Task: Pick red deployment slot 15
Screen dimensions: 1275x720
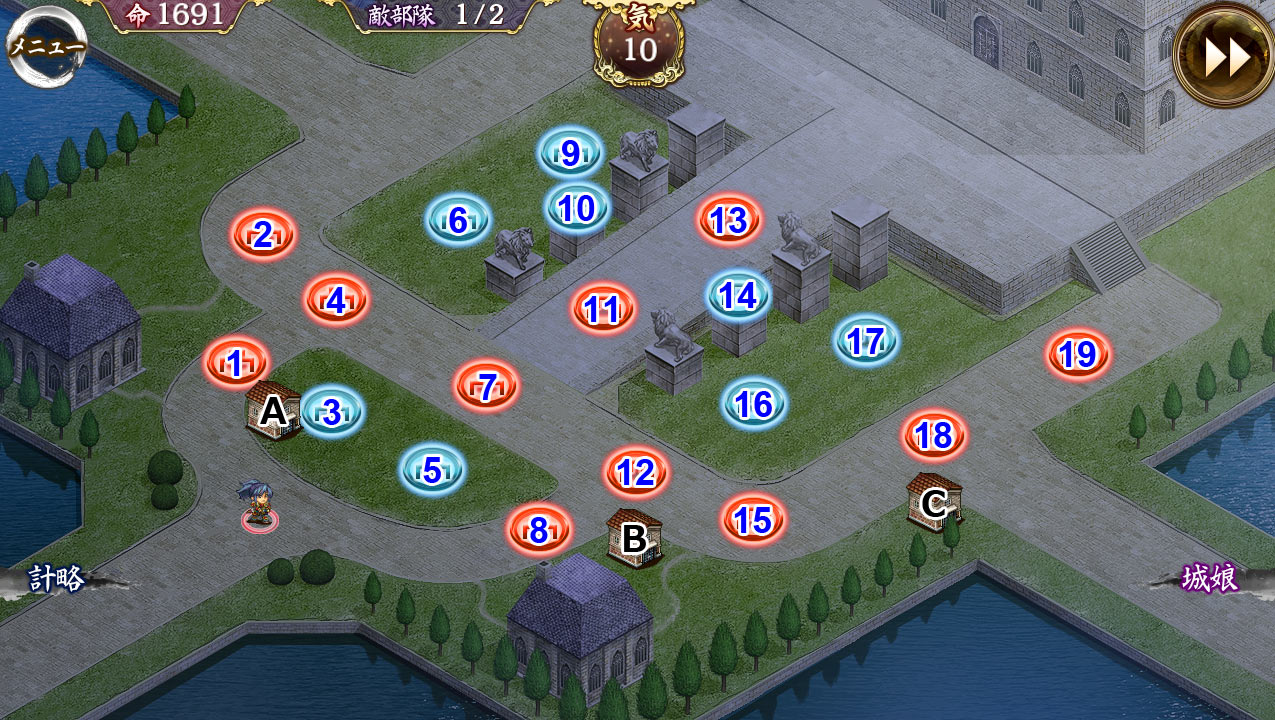Action: point(753,519)
